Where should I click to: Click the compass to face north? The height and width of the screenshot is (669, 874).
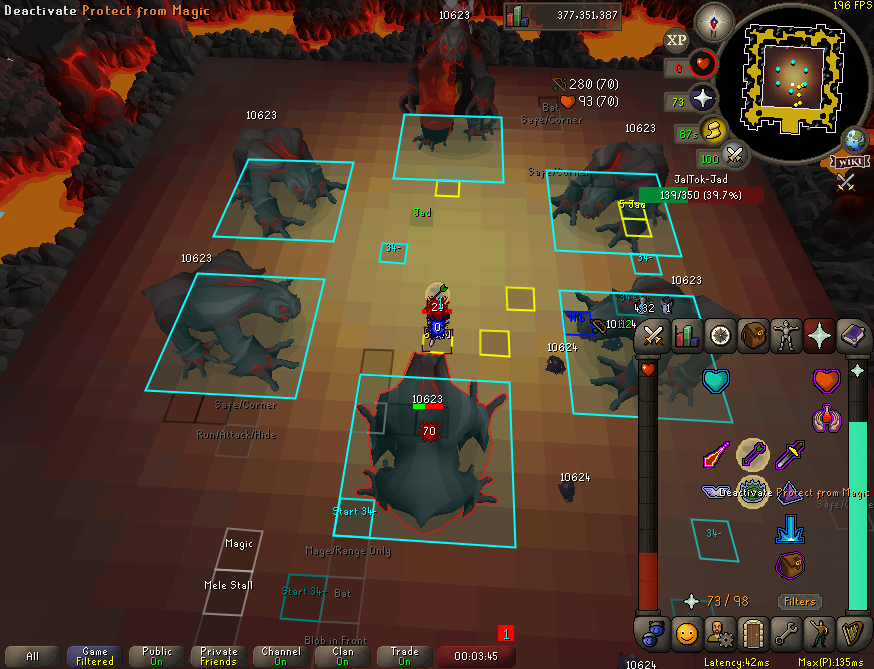tap(713, 19)
